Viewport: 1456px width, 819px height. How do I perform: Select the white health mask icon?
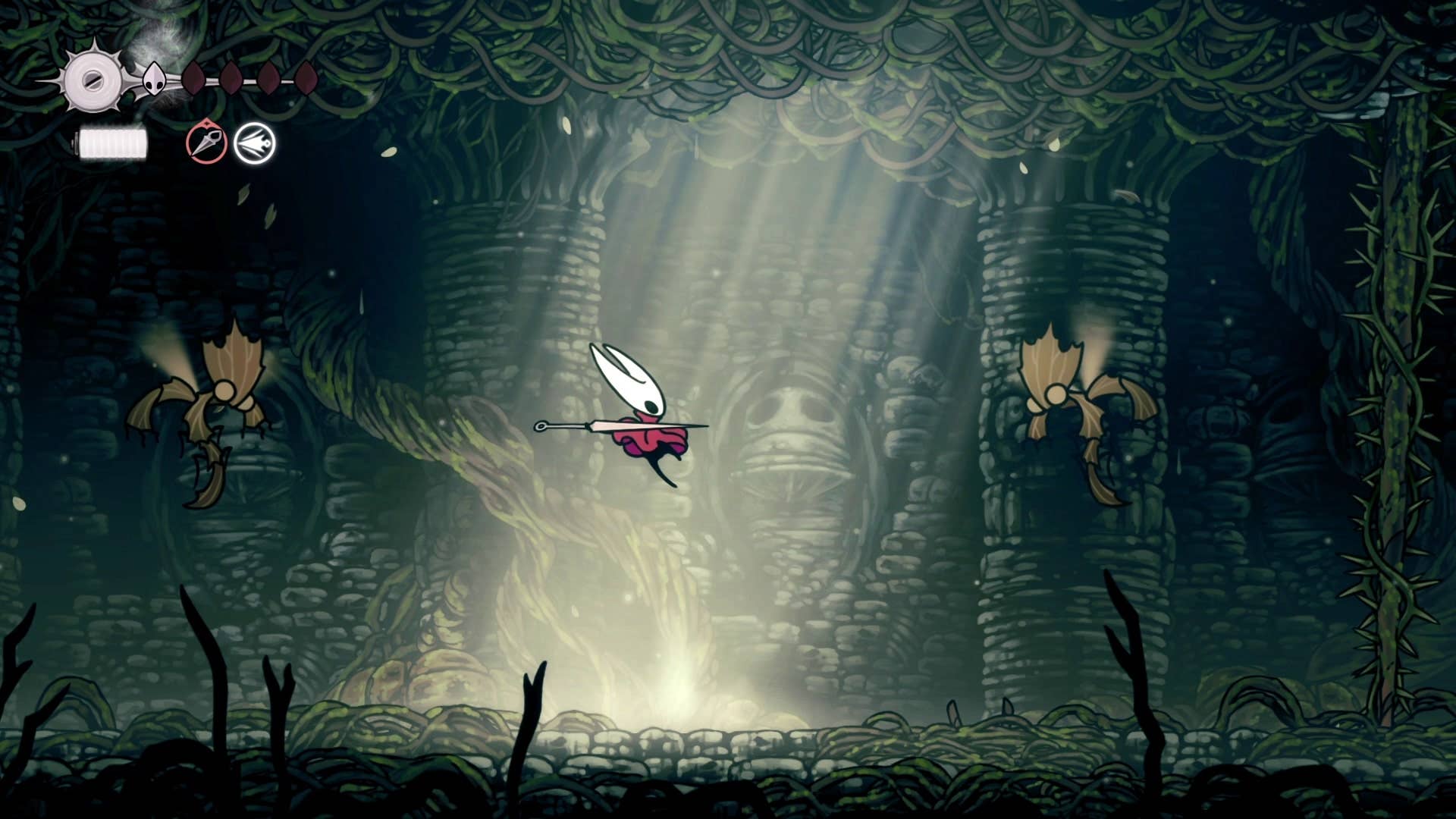pyautogui.click(x=154, y=78)
